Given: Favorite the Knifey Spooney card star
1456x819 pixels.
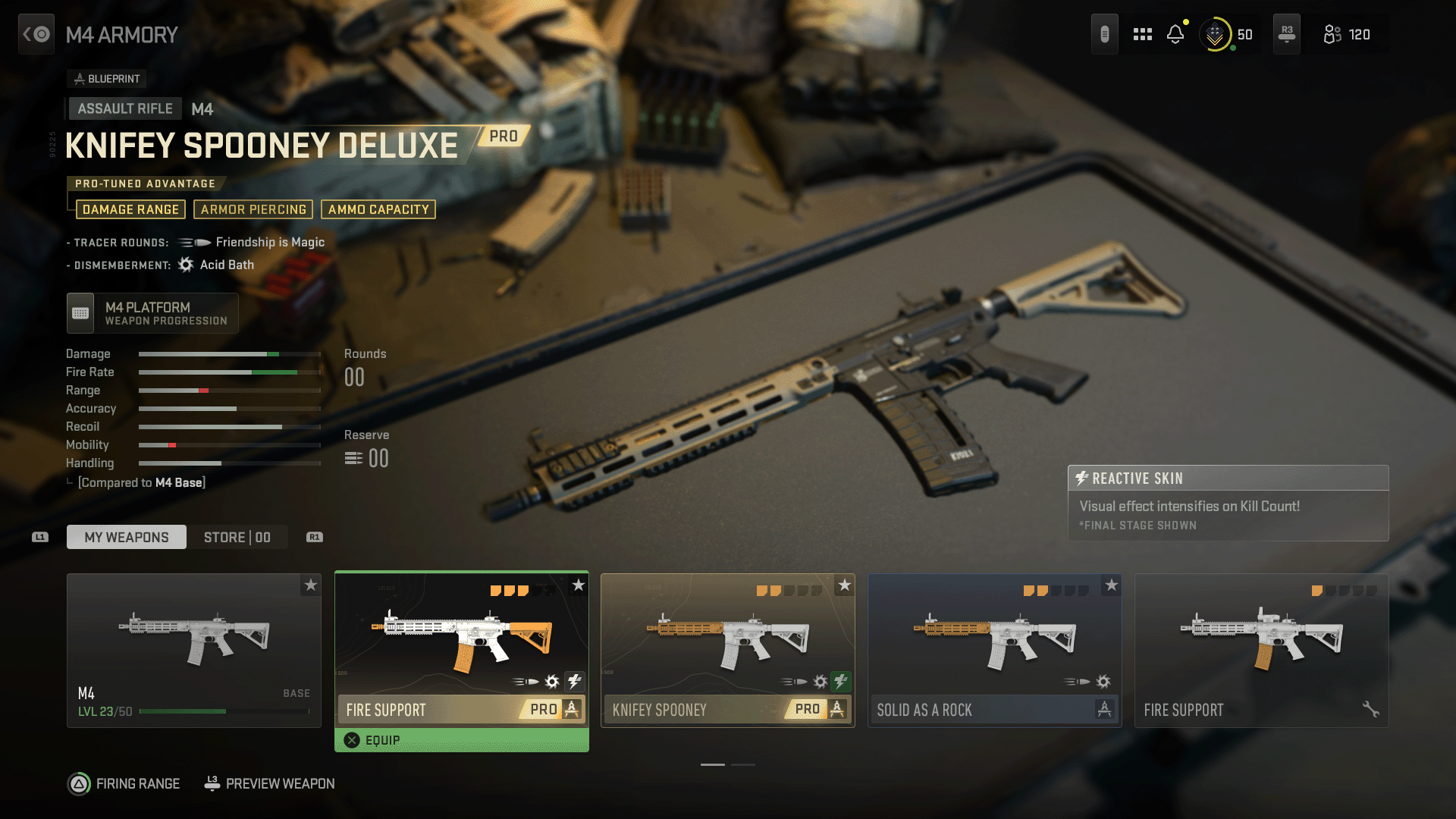Looking at the screenshot, I should [844, 585].
